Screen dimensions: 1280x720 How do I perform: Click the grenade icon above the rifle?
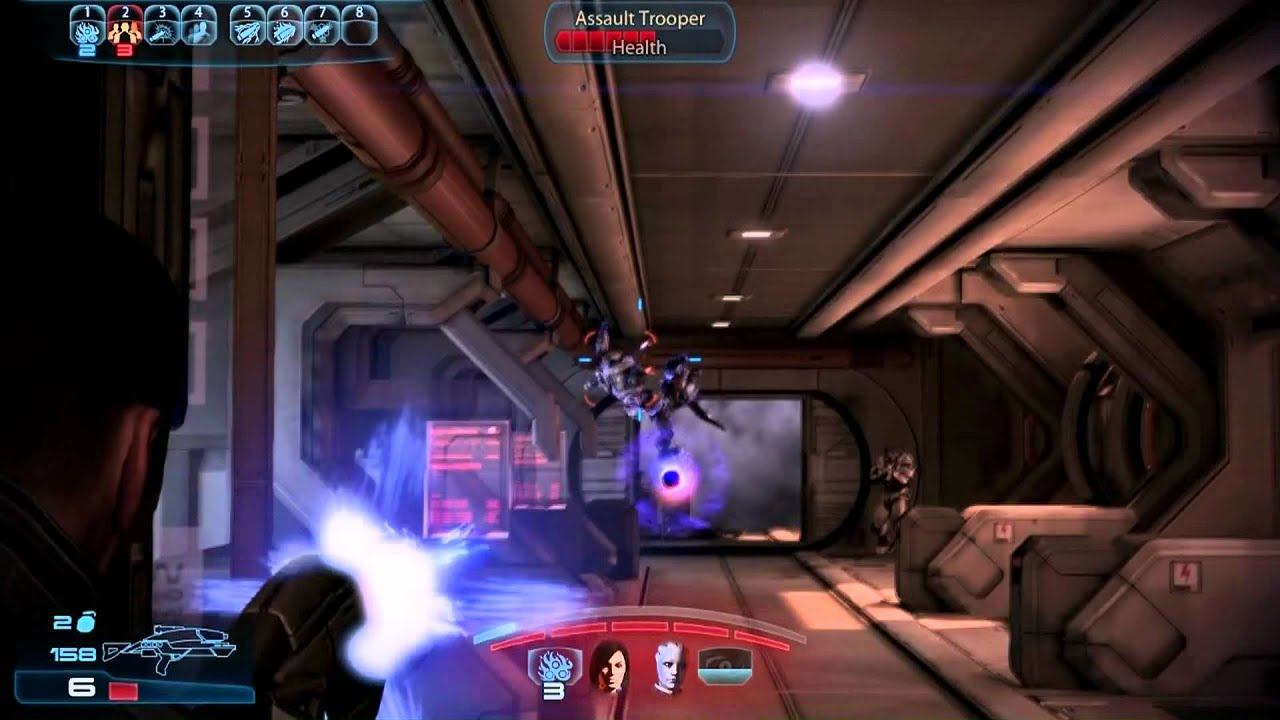[86, 623]
